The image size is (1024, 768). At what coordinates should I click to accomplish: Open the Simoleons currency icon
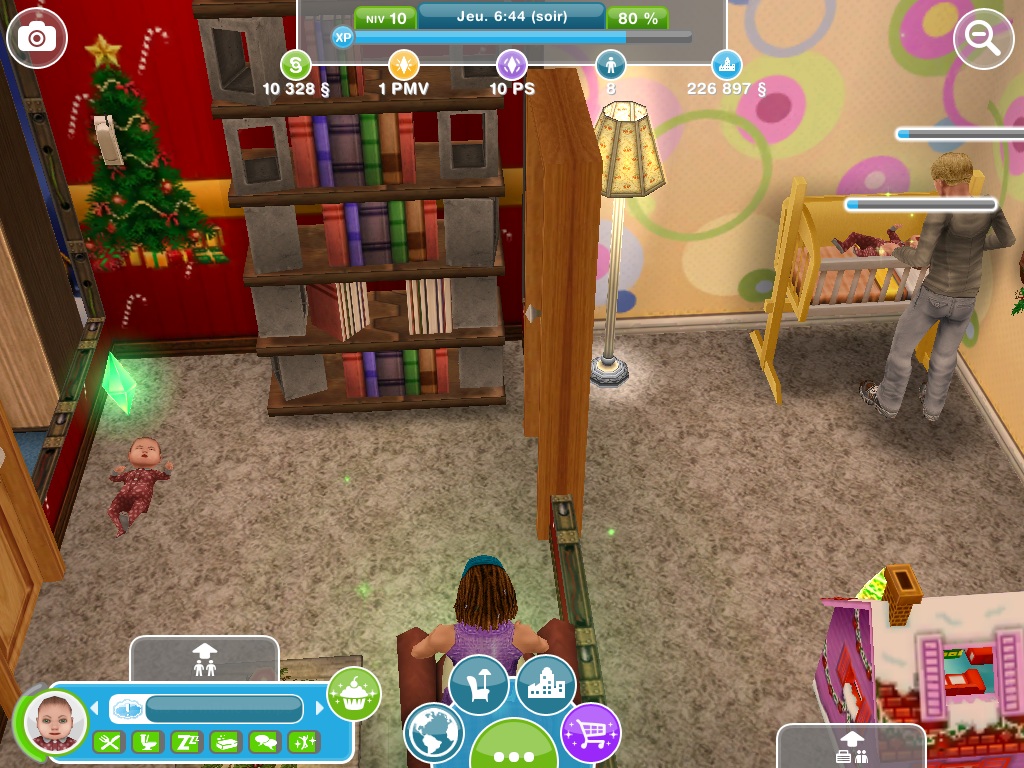click(x=295, y=66)
